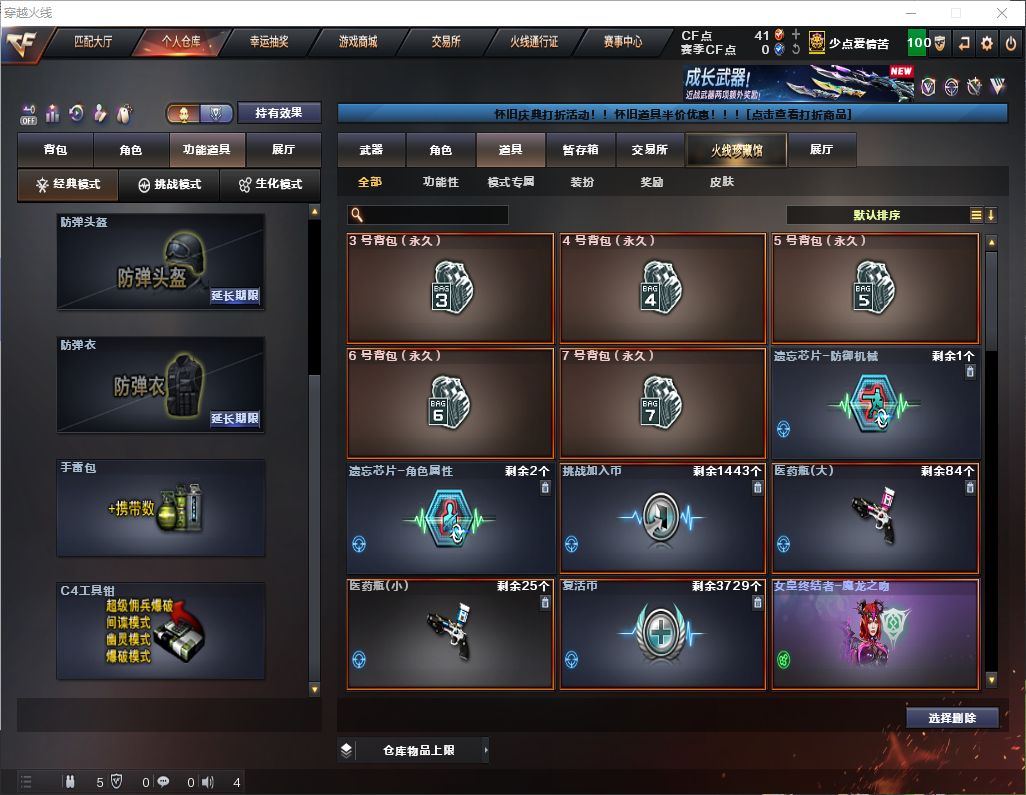This screenshot has height=795, width=1026.
Task: Switch to the 武器 weapons tab
Action: (371, 150)
